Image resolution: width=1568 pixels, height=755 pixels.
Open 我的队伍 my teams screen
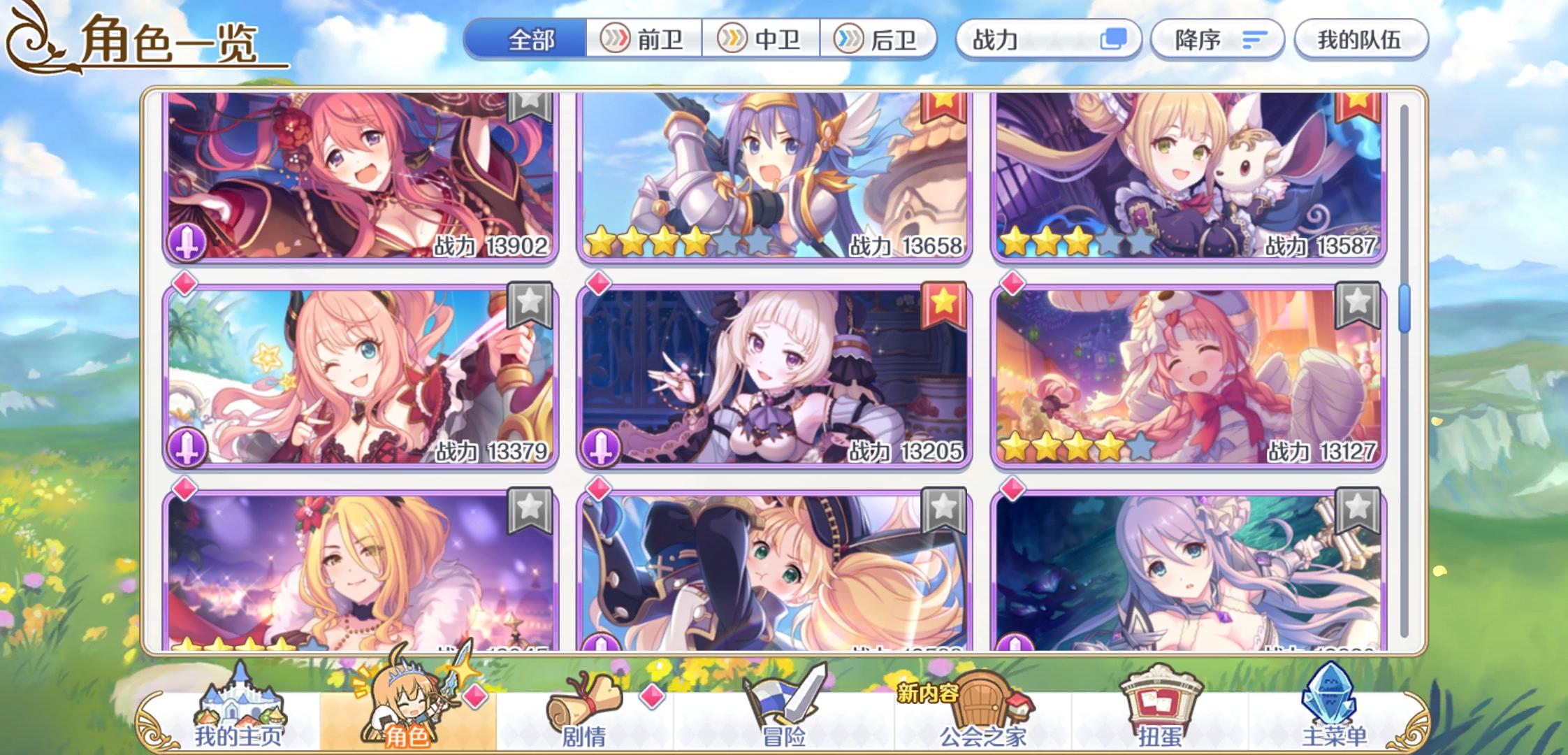[x=1359, y=40]
